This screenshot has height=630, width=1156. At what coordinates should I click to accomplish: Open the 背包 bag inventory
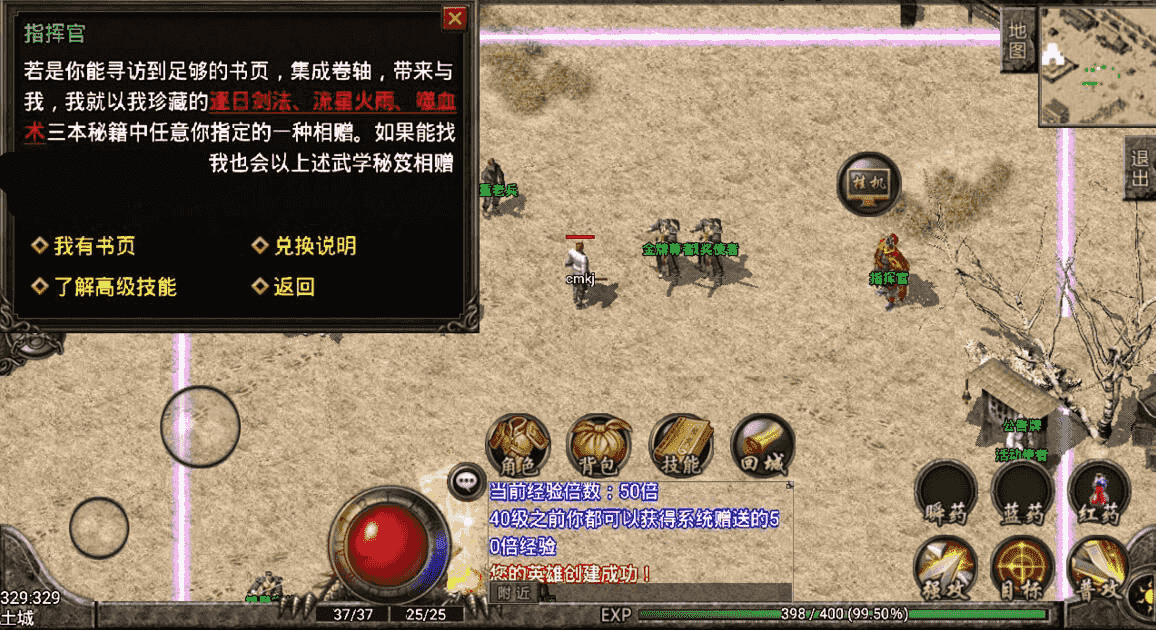point(599,446)
